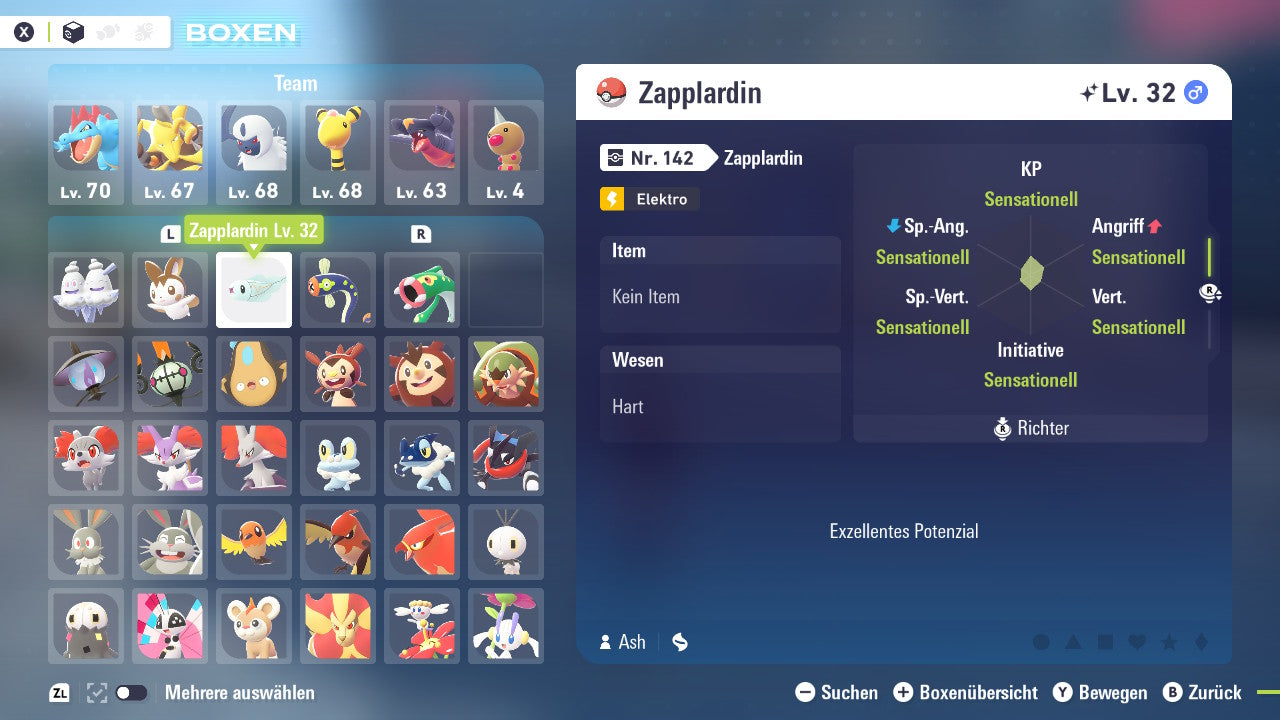
Task: Open the box storage cube icon in top toolbar
Action: click(x=73, y=31)
